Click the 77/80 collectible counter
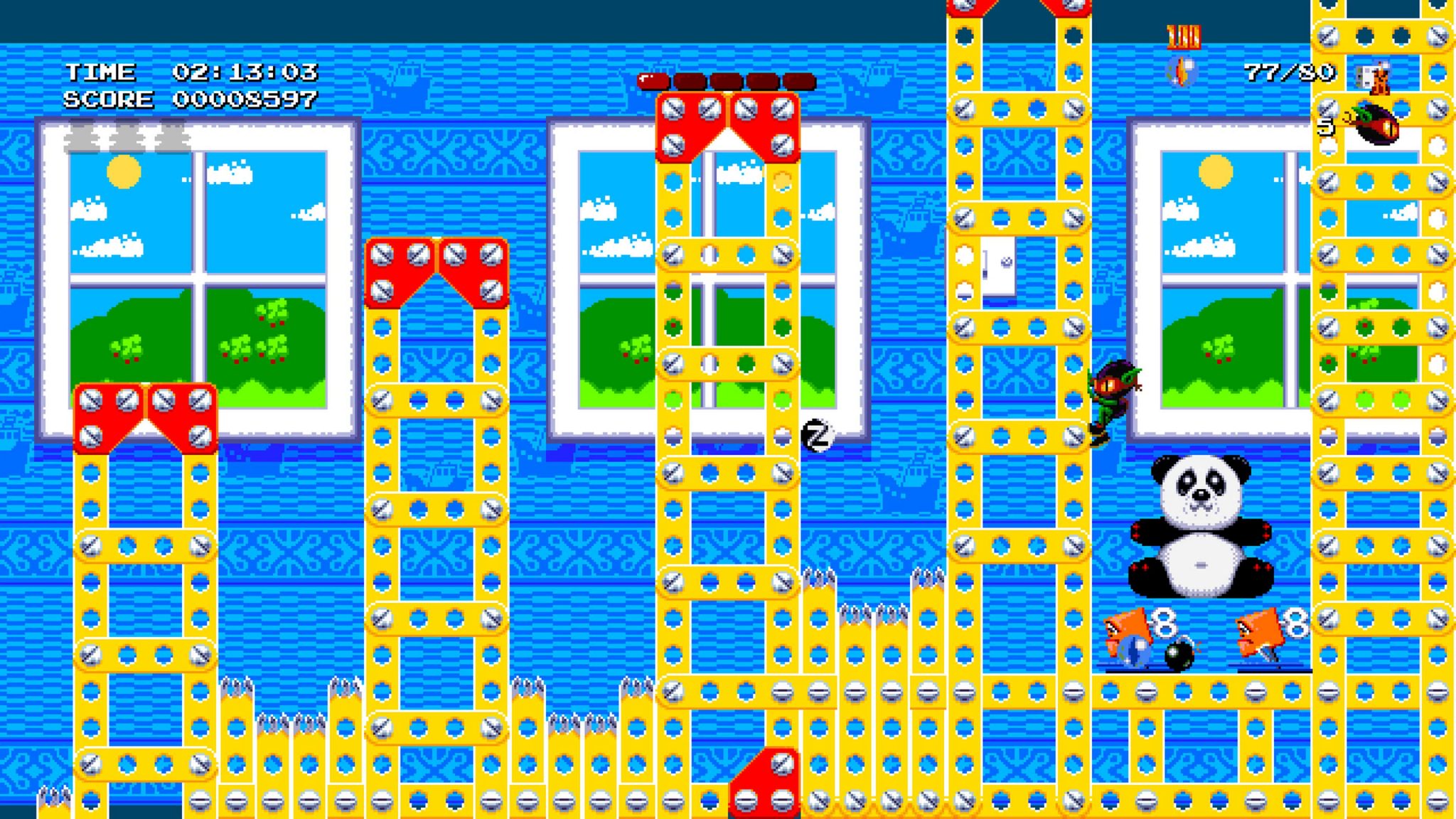The height and width of the screenshot is (819, 1456). [x=1288, y=71]
